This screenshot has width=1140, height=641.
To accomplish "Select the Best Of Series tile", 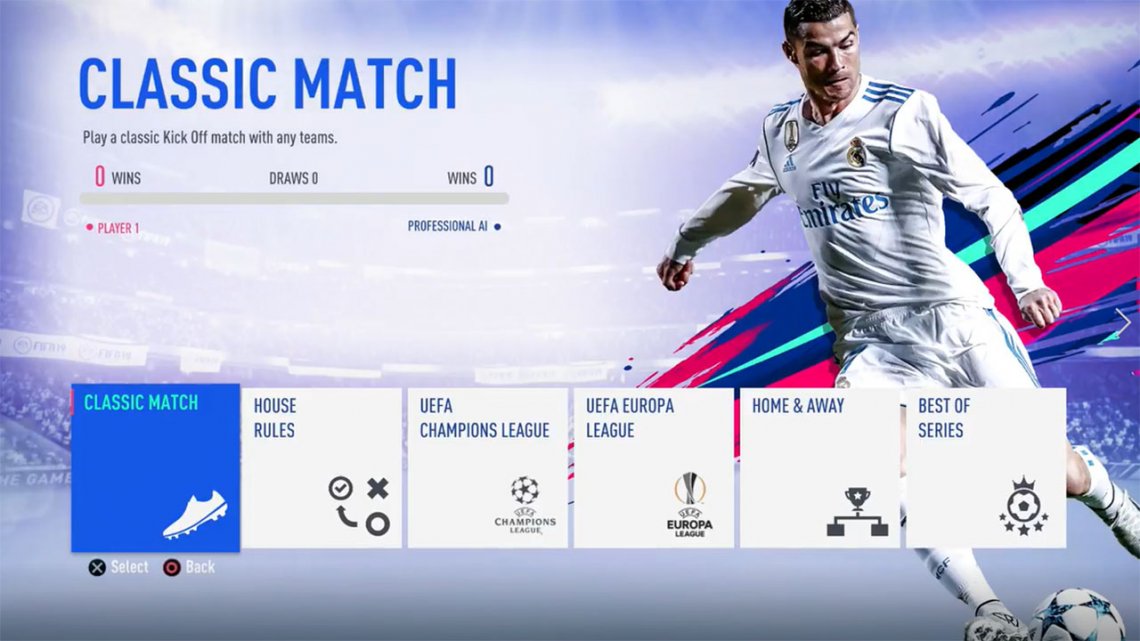I will (985, 468).
